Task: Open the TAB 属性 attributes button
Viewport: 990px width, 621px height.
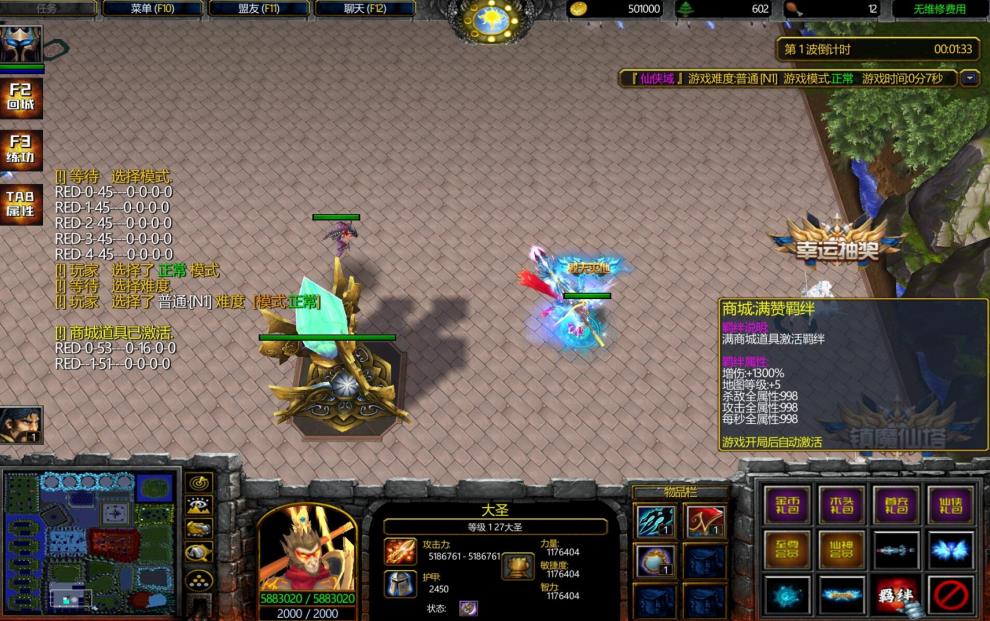Action: (20, 203)
